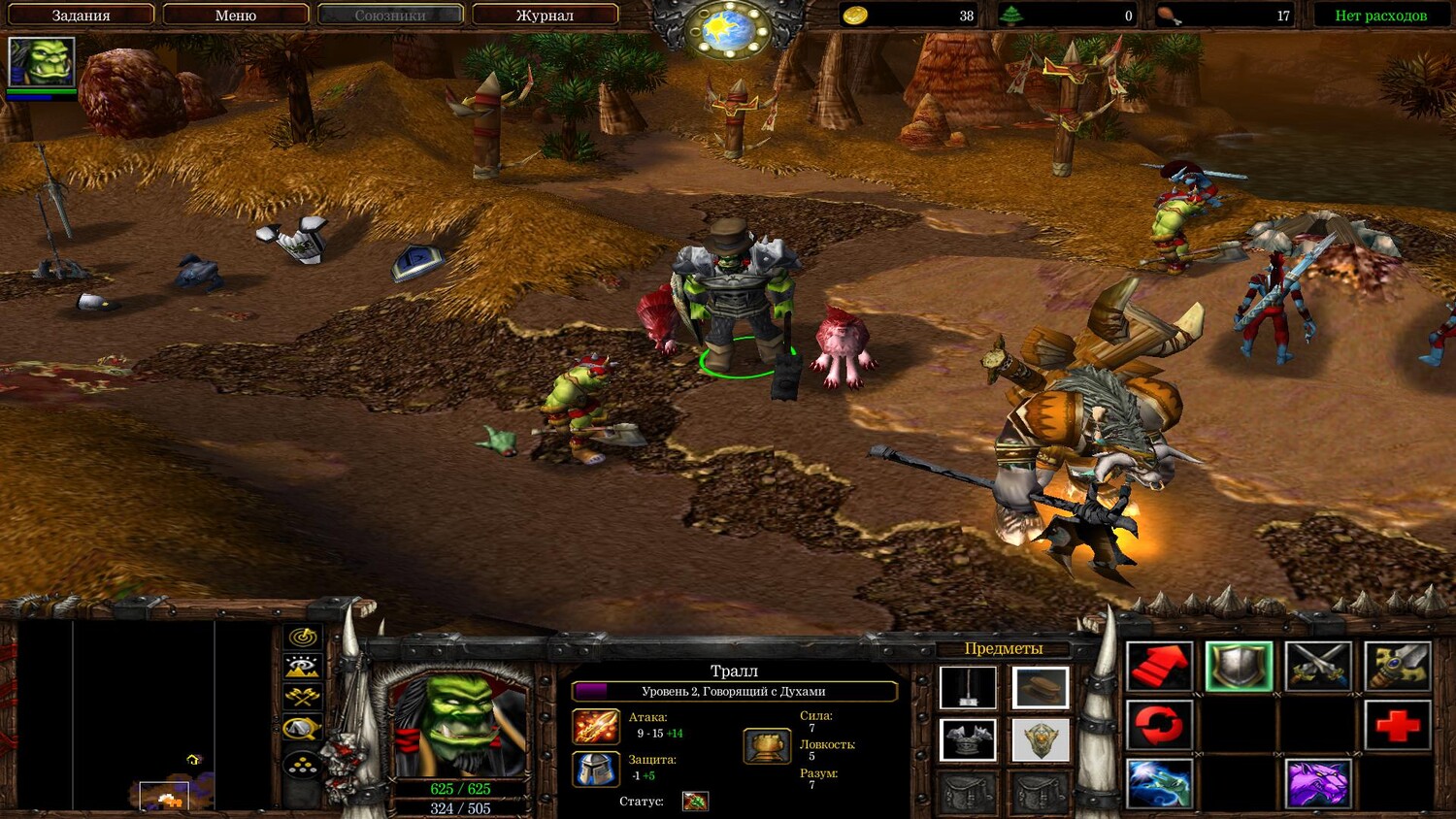Cast the Chain Lightning ability
Viewport: 1456px width, 819px height.
click(1160, 783)
